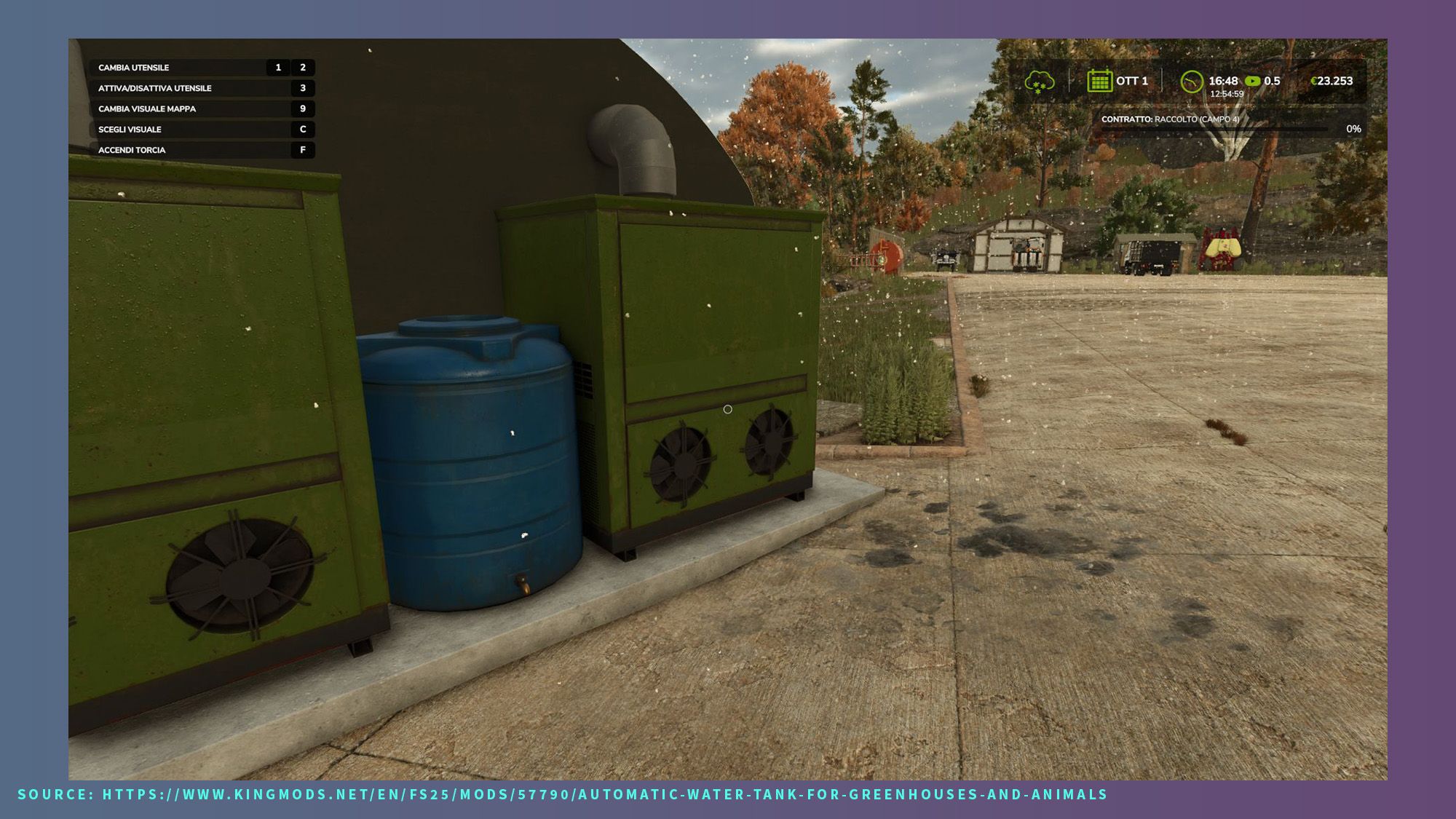The image size is (1456, 819).
Task: Follow the kingmods.net source link
Action: [x=604, y=794]
